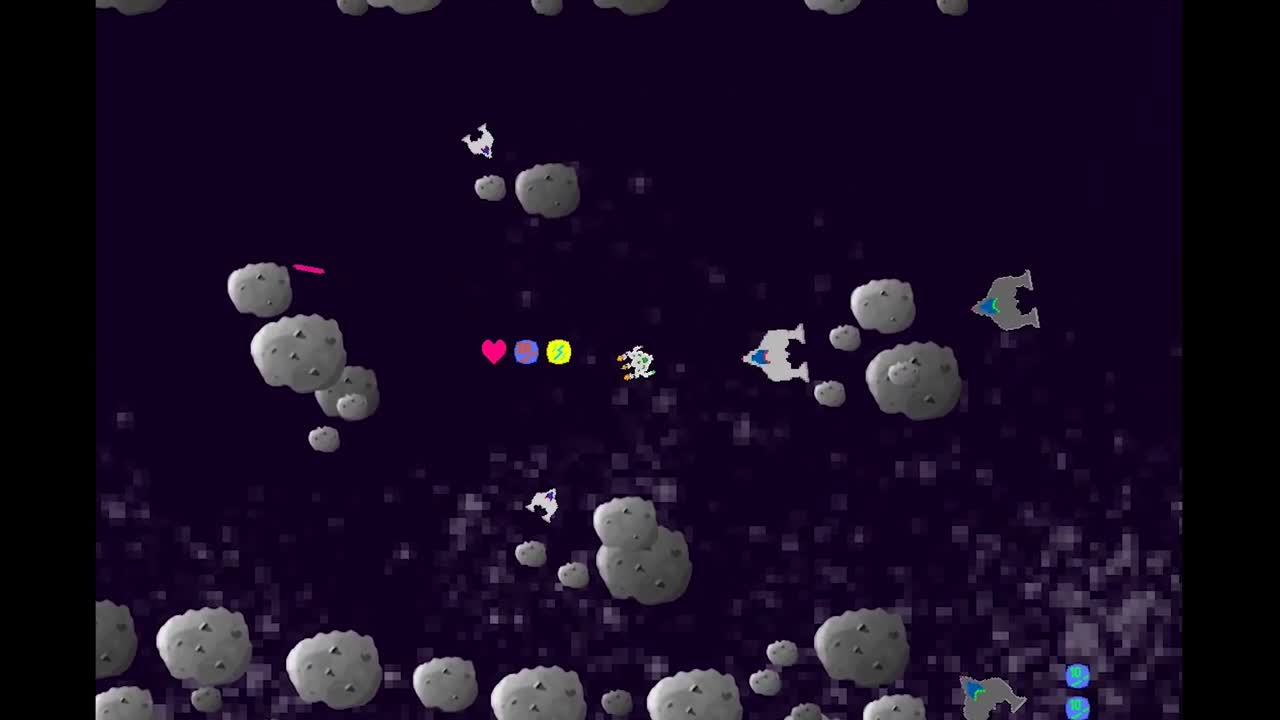The image size is (1280, 720).
Task: Click the small white enemy below the asteroids
Action: click(543, 505)
